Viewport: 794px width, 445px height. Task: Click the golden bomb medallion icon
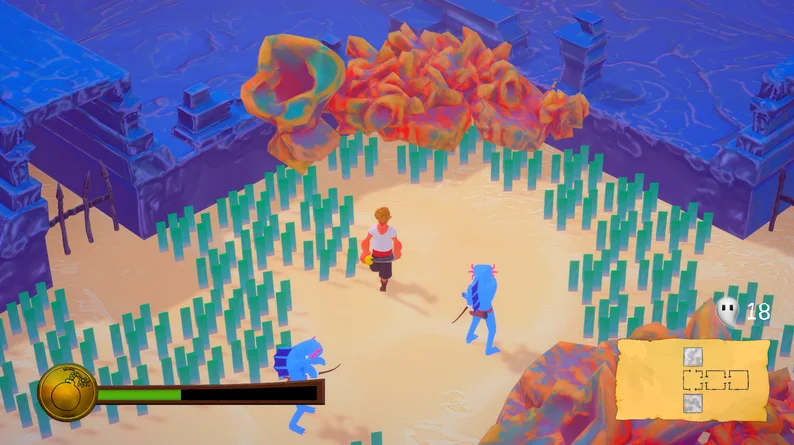click(67, 392)
